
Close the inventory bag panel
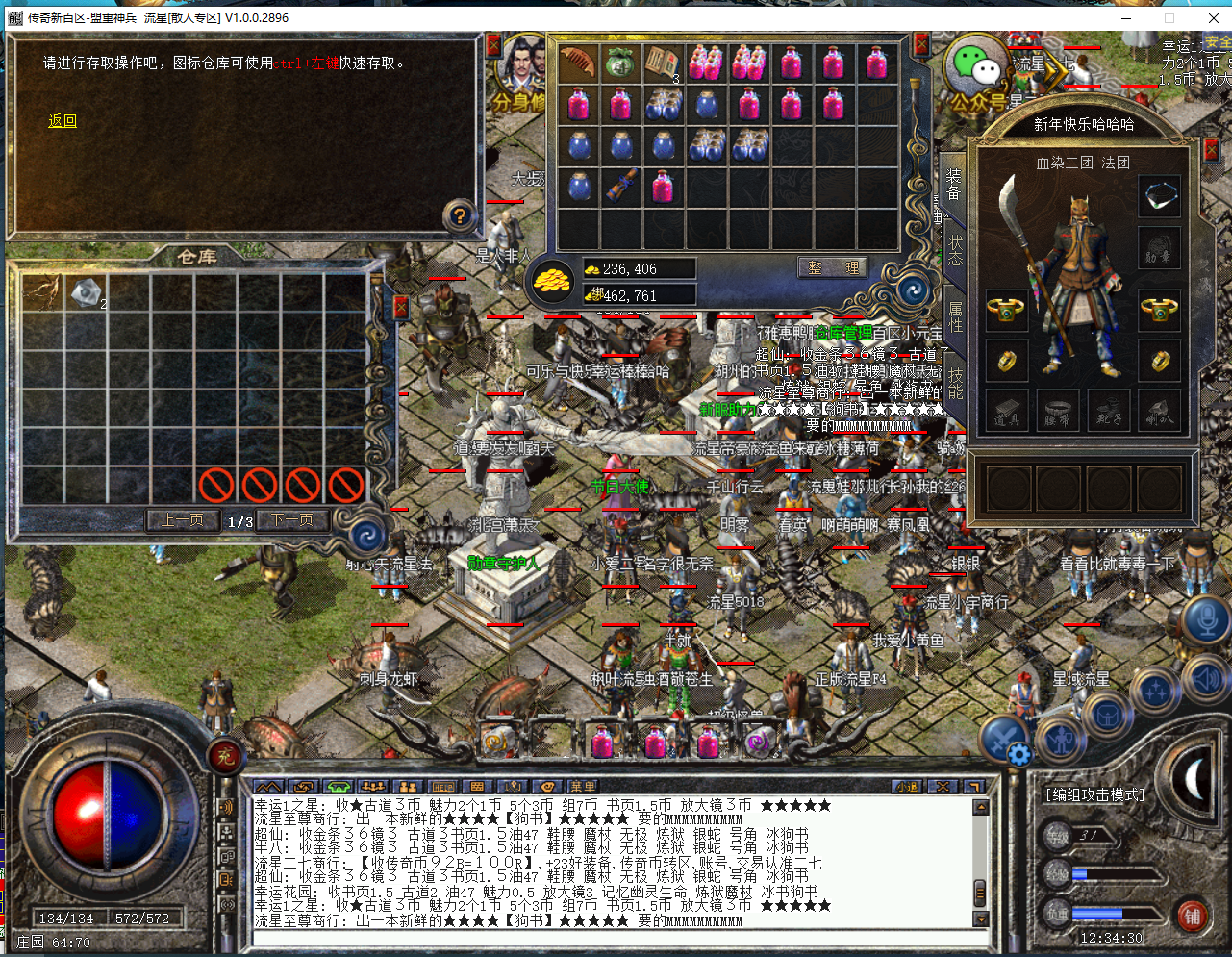pos(921,44)
